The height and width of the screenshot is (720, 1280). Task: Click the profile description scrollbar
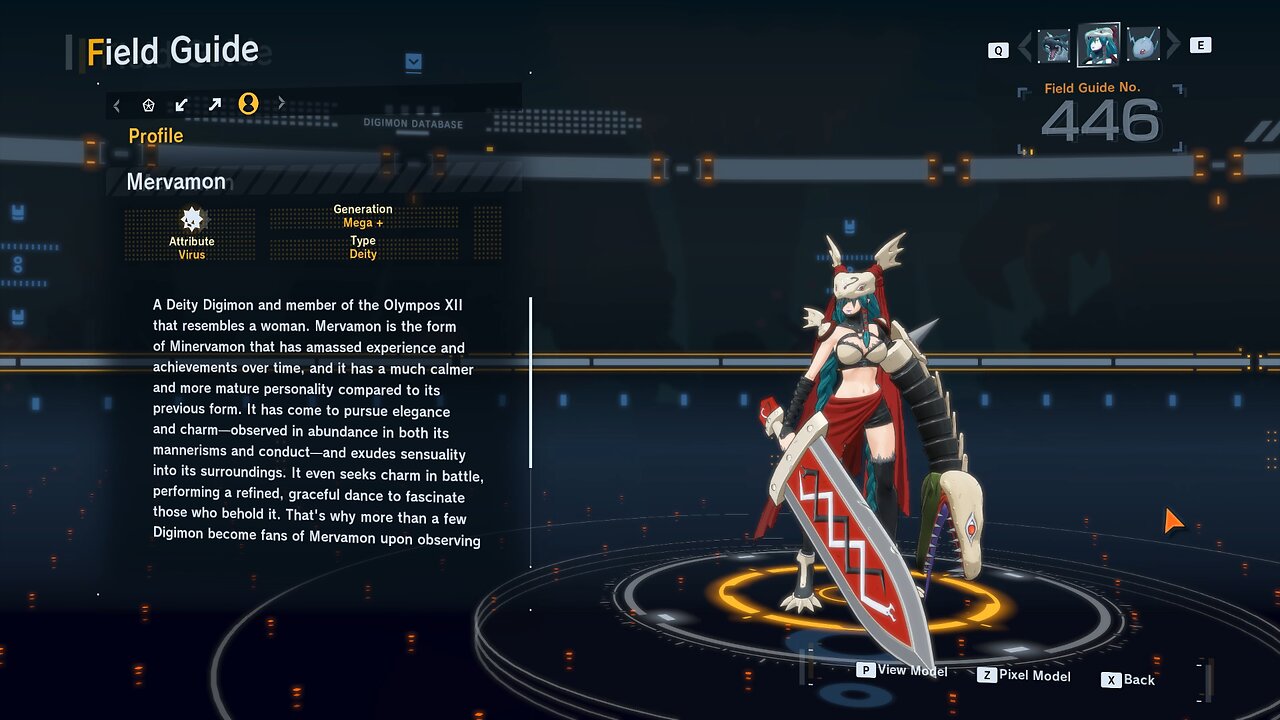tap(530, 382)
